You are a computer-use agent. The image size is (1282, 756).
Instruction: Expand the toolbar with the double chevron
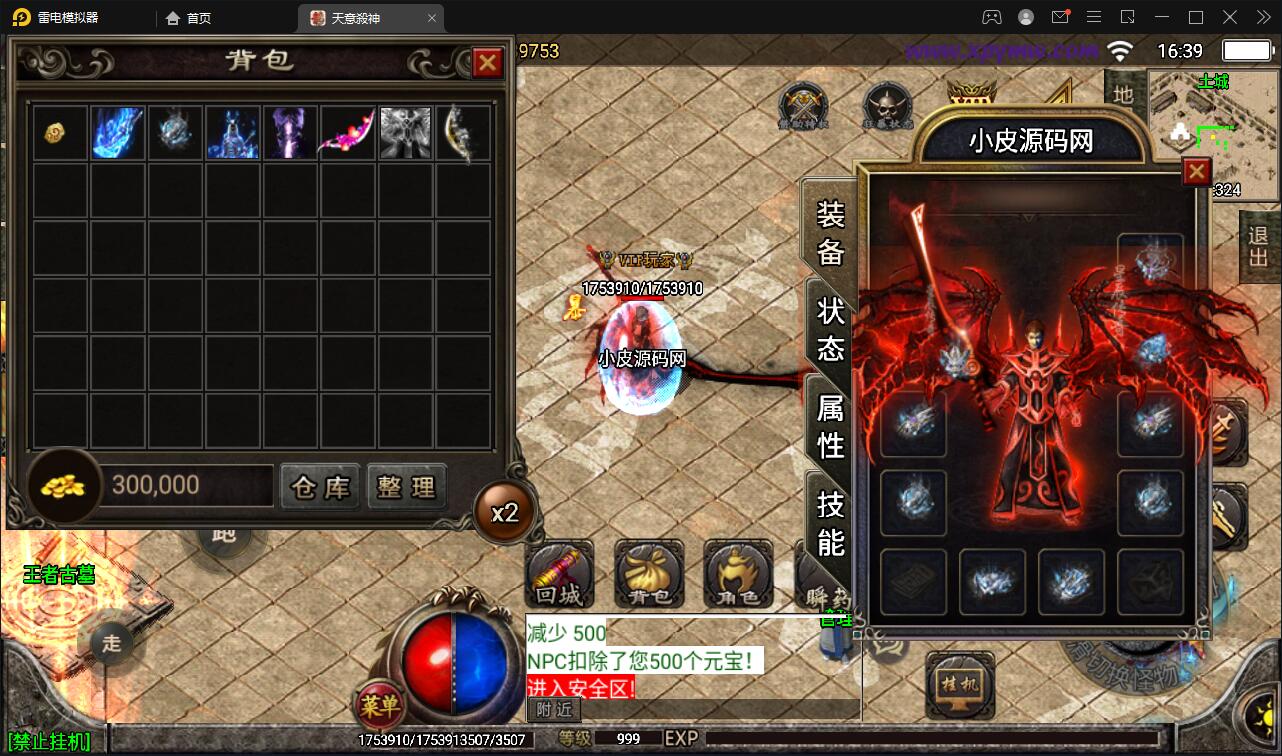click(x=1262, y=17)
